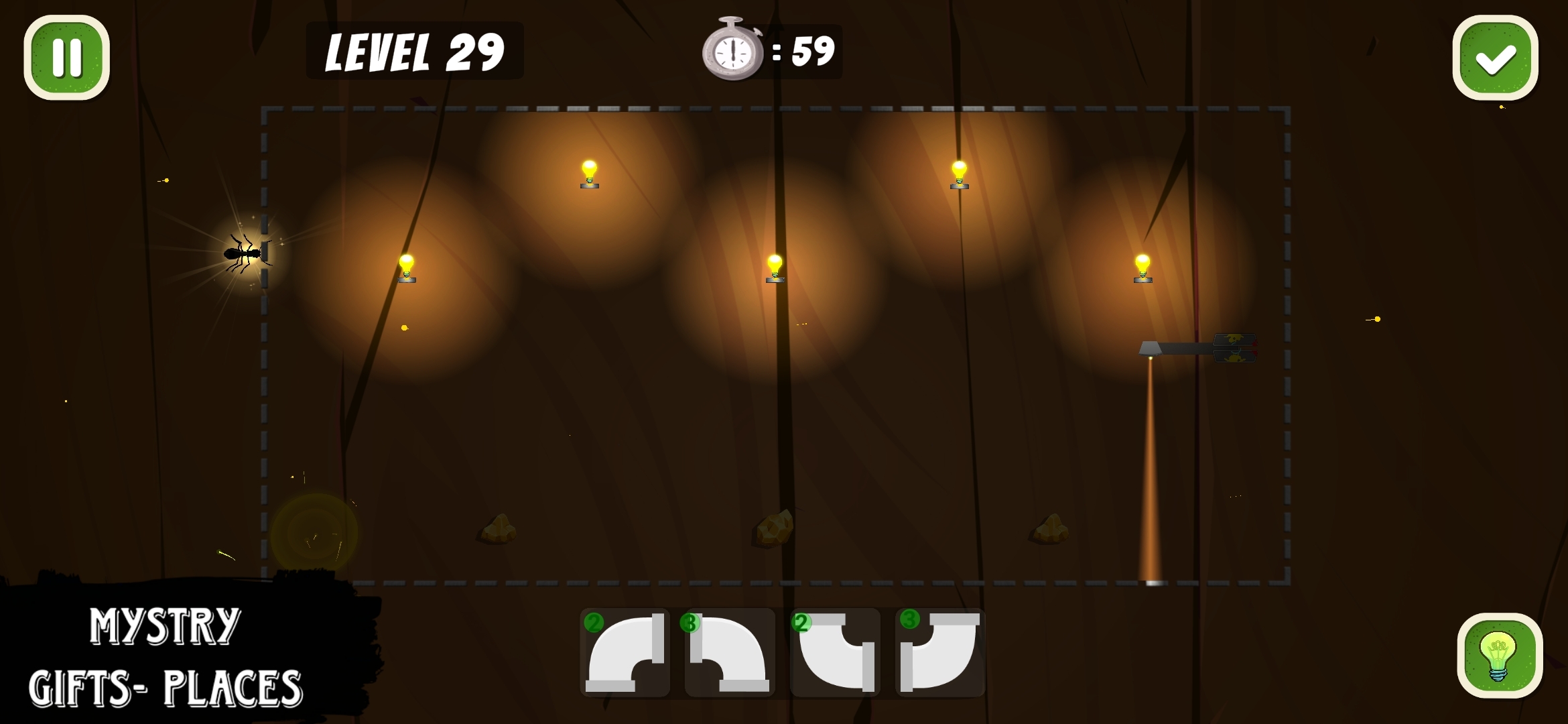Choose the rightmost pipe piece in tray
This screenshot has height=724, width=1568.
939,654
